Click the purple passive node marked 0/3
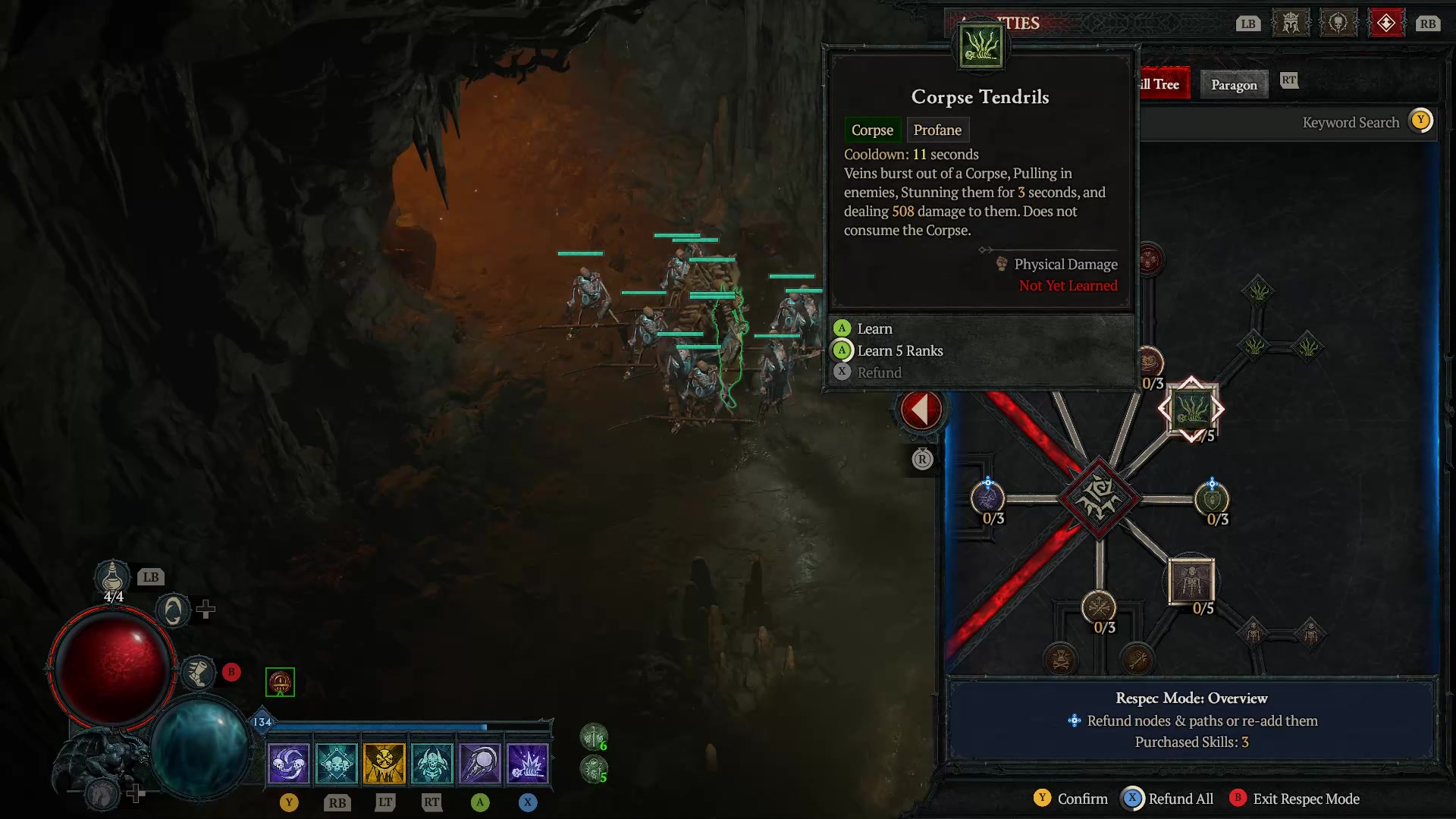The width and height of the screenshot is (1456, 819). coord(987,499)
